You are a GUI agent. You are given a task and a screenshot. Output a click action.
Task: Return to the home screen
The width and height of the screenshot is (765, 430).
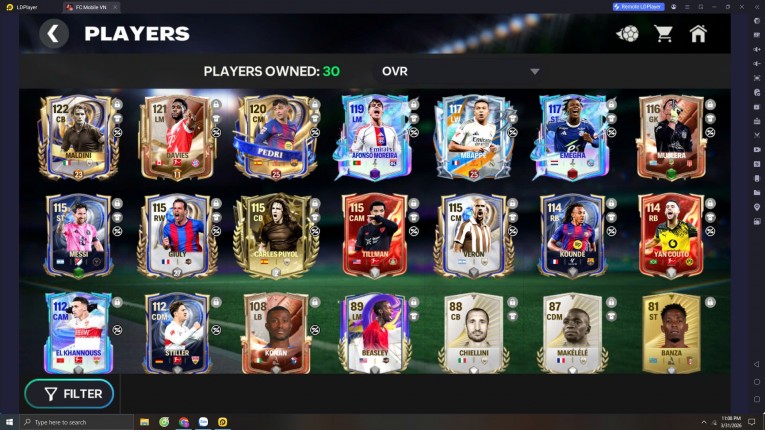click(698, 34)
